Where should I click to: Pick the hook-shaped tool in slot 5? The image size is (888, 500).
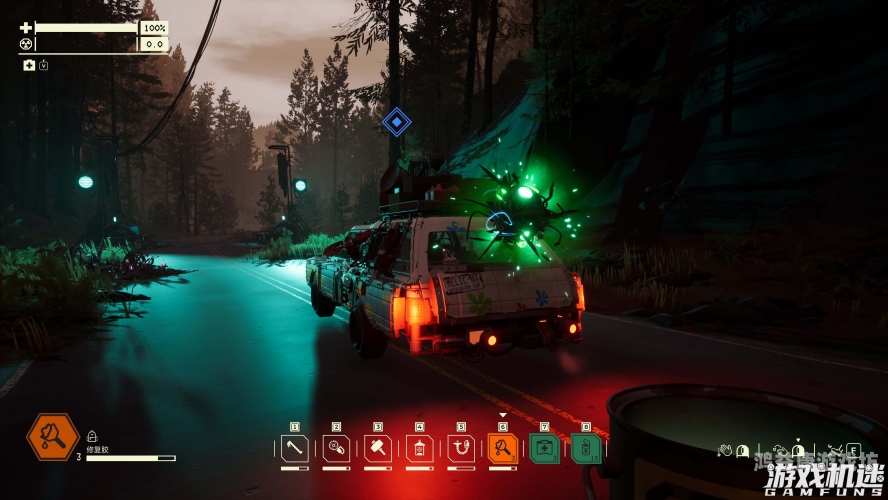point(461,448)
